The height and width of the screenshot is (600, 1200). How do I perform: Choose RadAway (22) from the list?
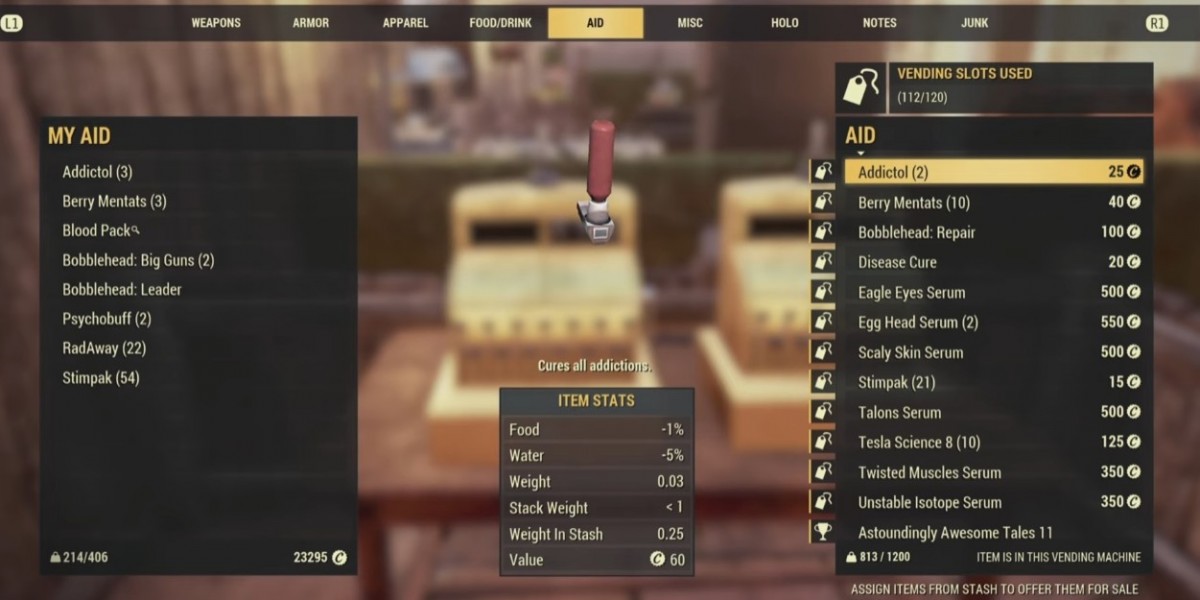104,348
